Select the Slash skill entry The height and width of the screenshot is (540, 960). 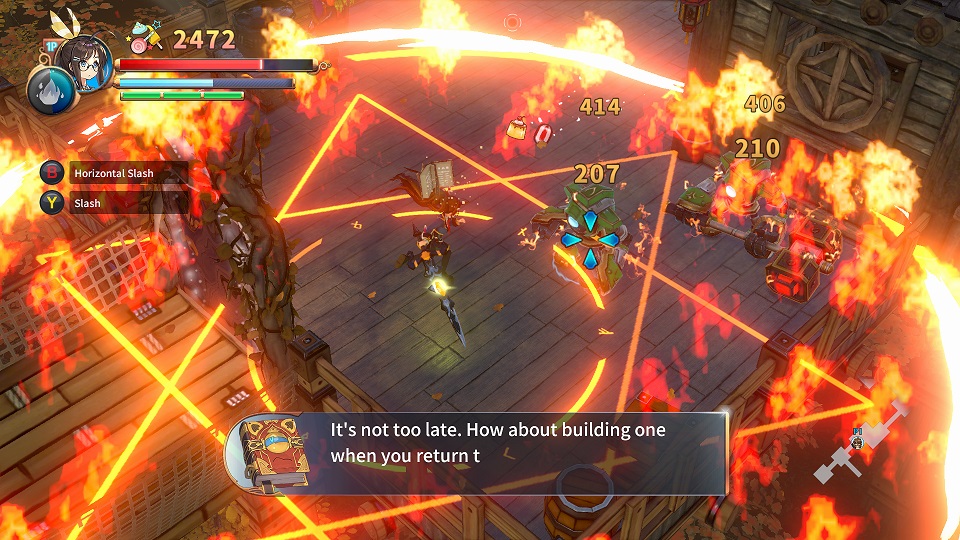(x=112, y=203)
